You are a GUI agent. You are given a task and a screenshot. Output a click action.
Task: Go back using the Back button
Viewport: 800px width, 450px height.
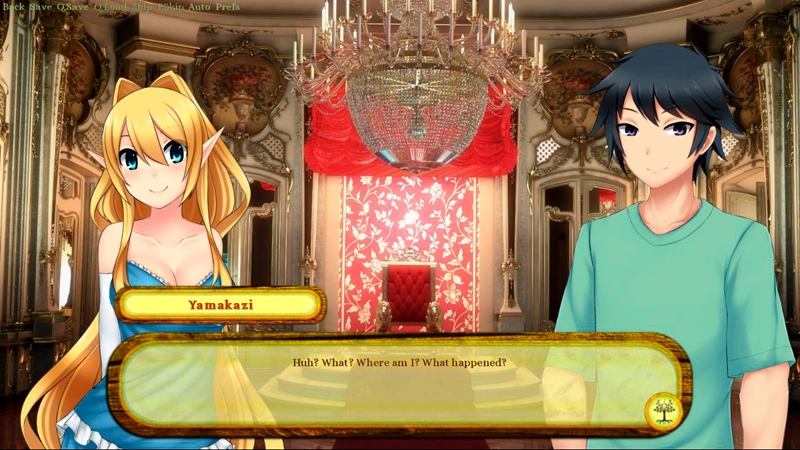(13, 7)
